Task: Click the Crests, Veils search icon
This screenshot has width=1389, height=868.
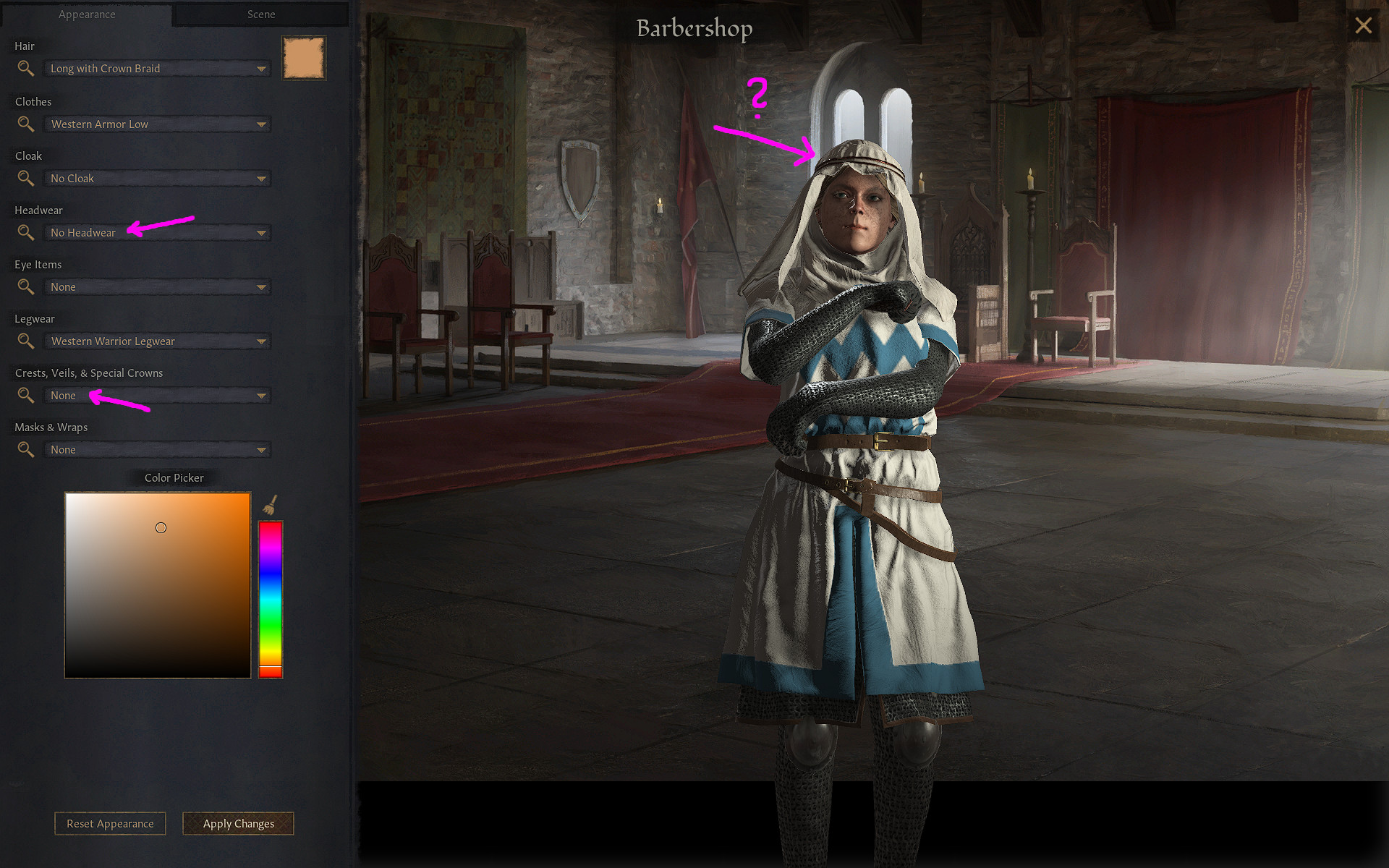Action: [x=25, y=395]
